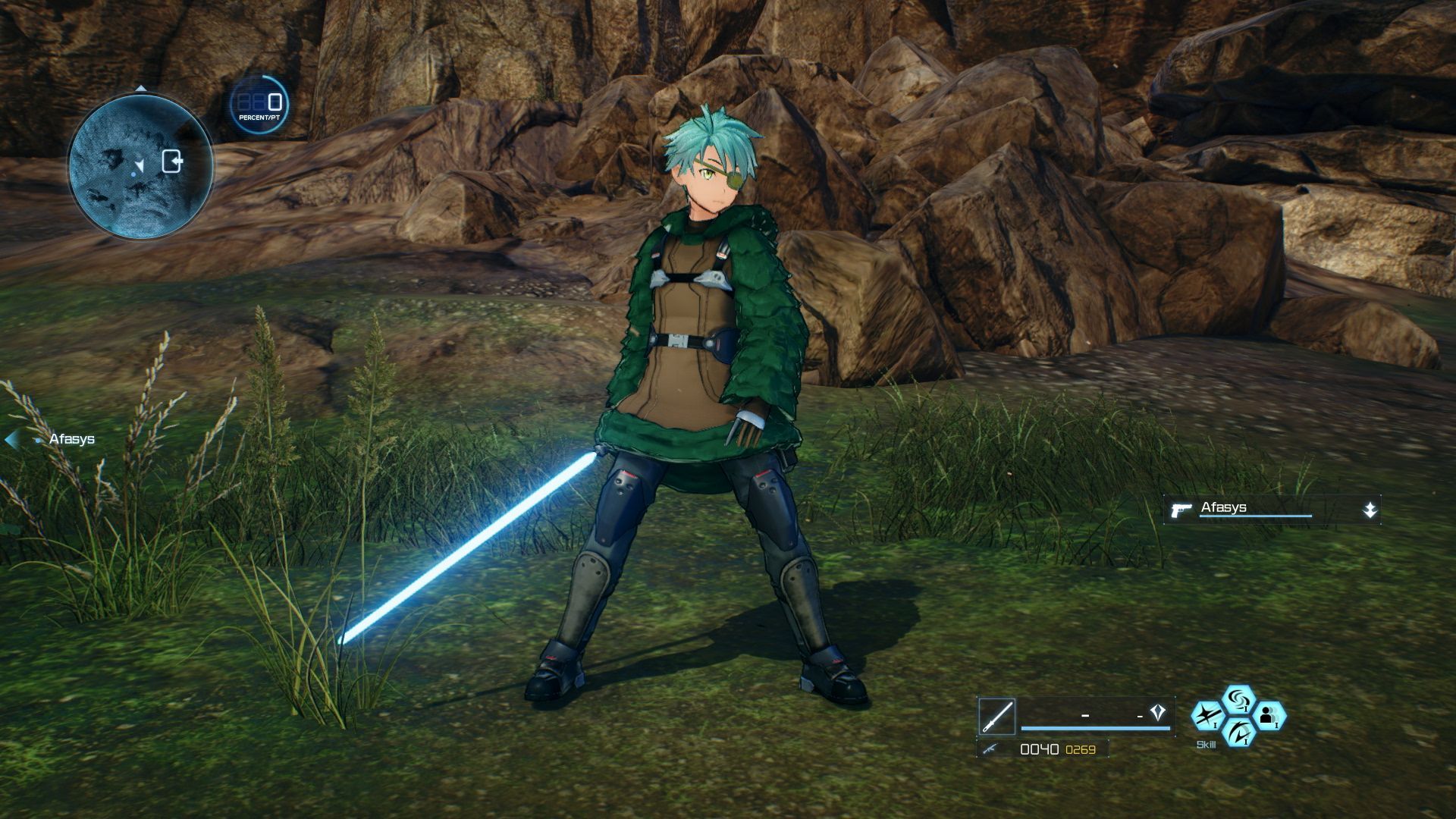The height and width of the screenshot is (819, 1456).
Task: Click the Skill label under the hexagons
Action: pyautogui.click(x=1207, y=744)
